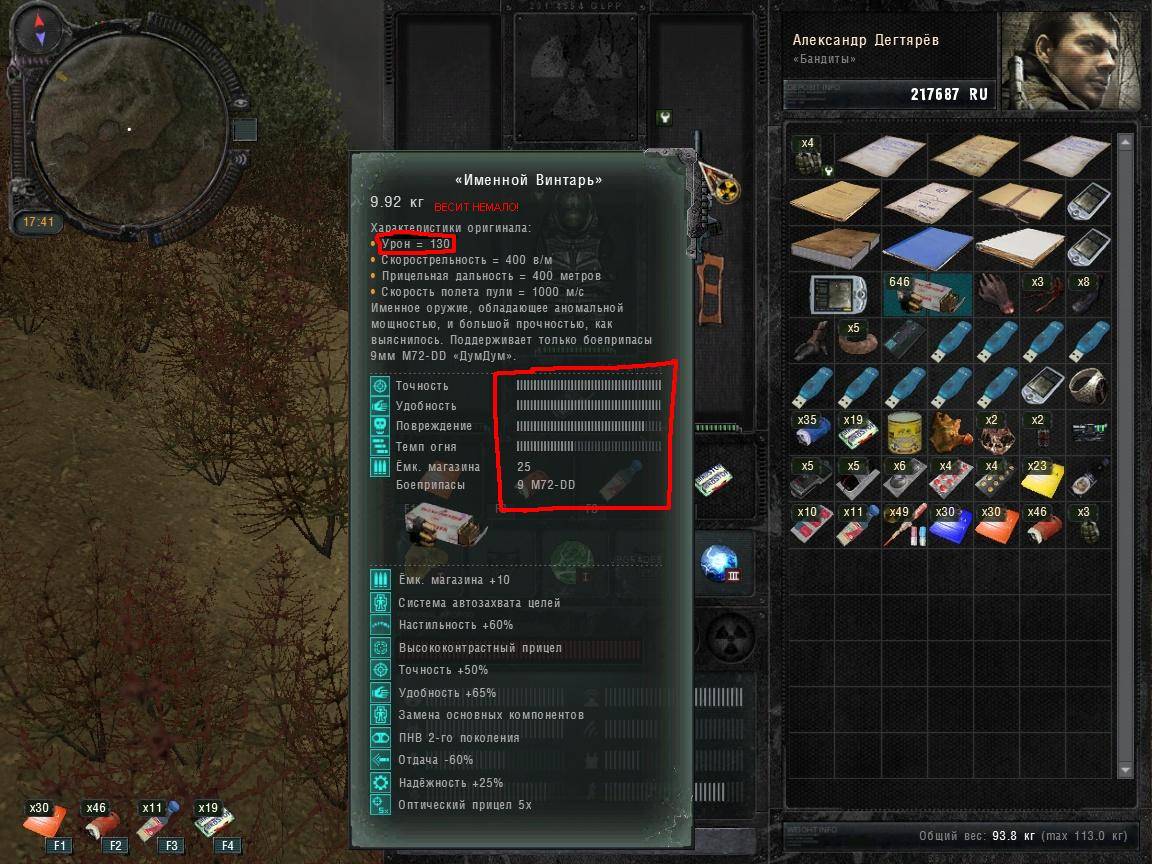Click the inventory scrollbar's down arrow
1152x864 pixels.
coord(1127,769)
